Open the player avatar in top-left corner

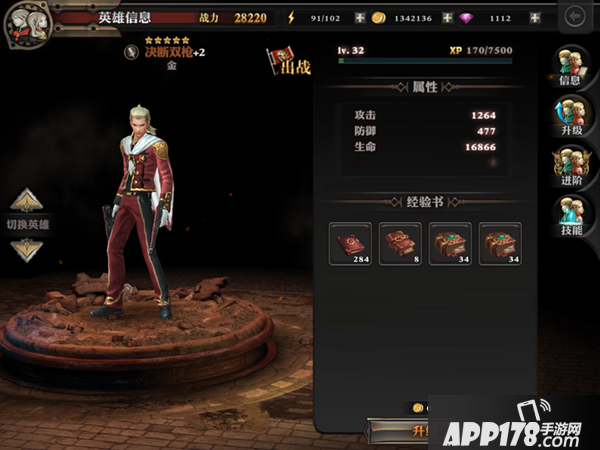tap(25, 24)
